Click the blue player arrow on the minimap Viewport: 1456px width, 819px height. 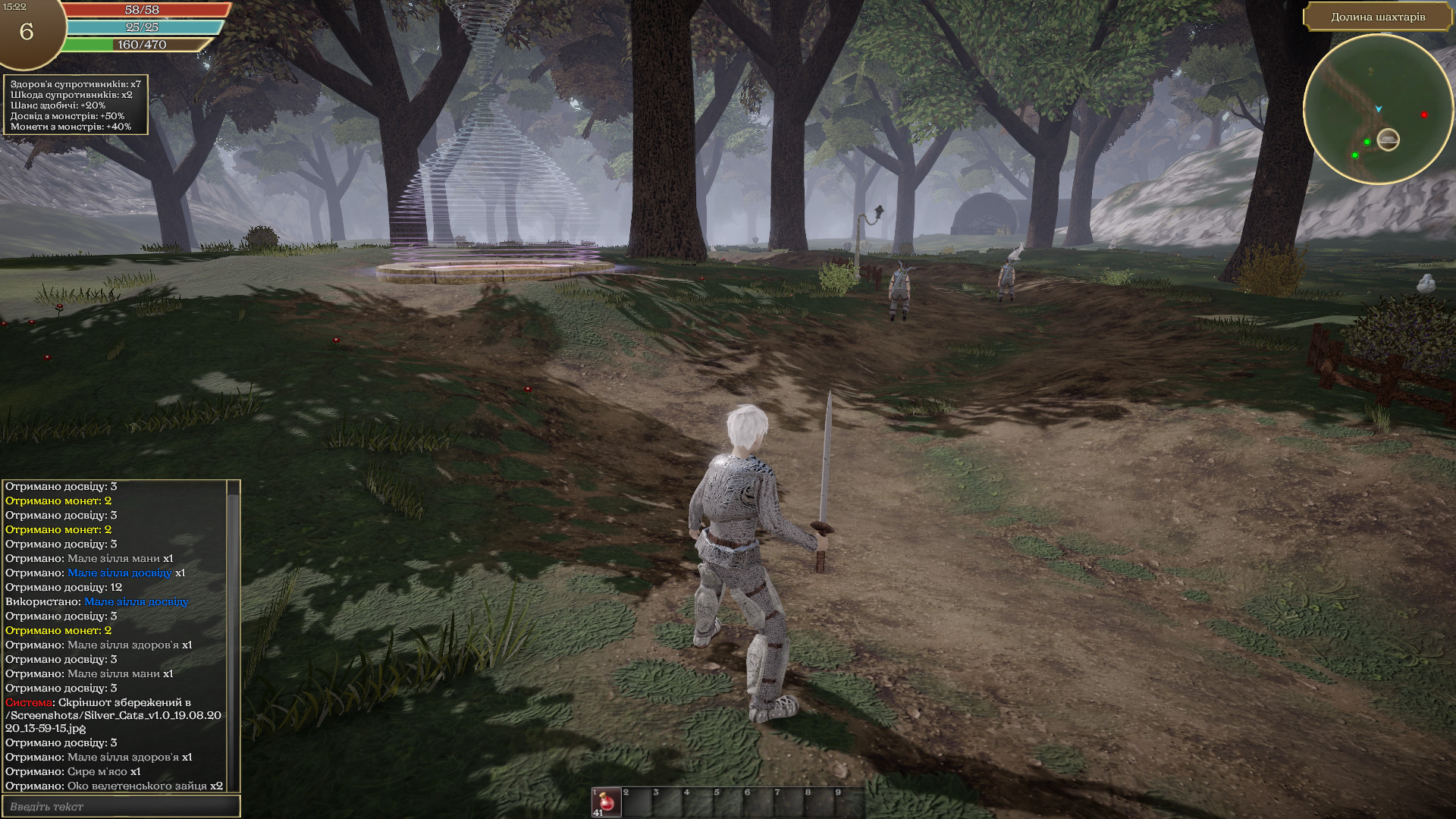point(1379,109)
